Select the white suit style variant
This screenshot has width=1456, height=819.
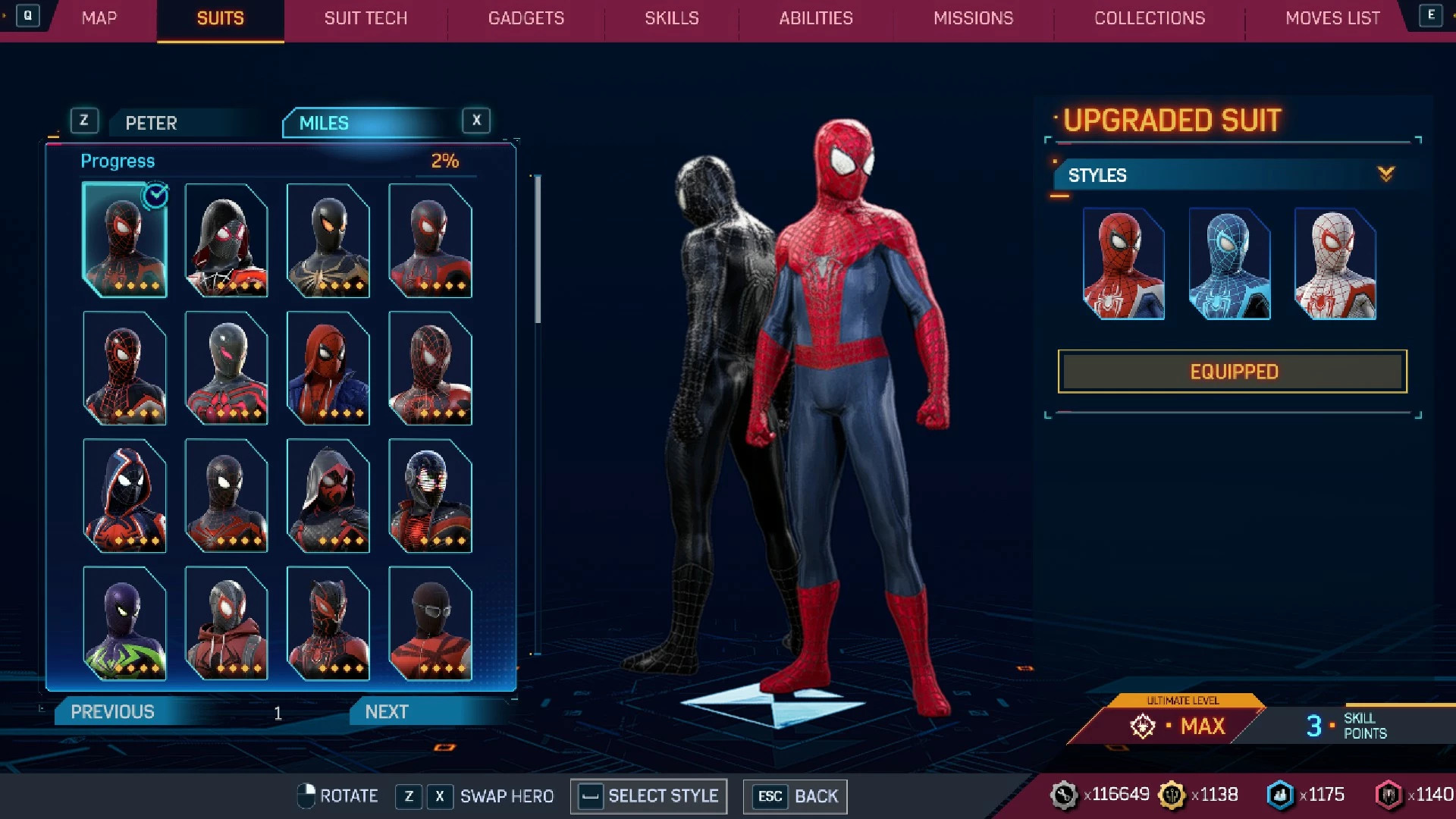pos(1335,264)
